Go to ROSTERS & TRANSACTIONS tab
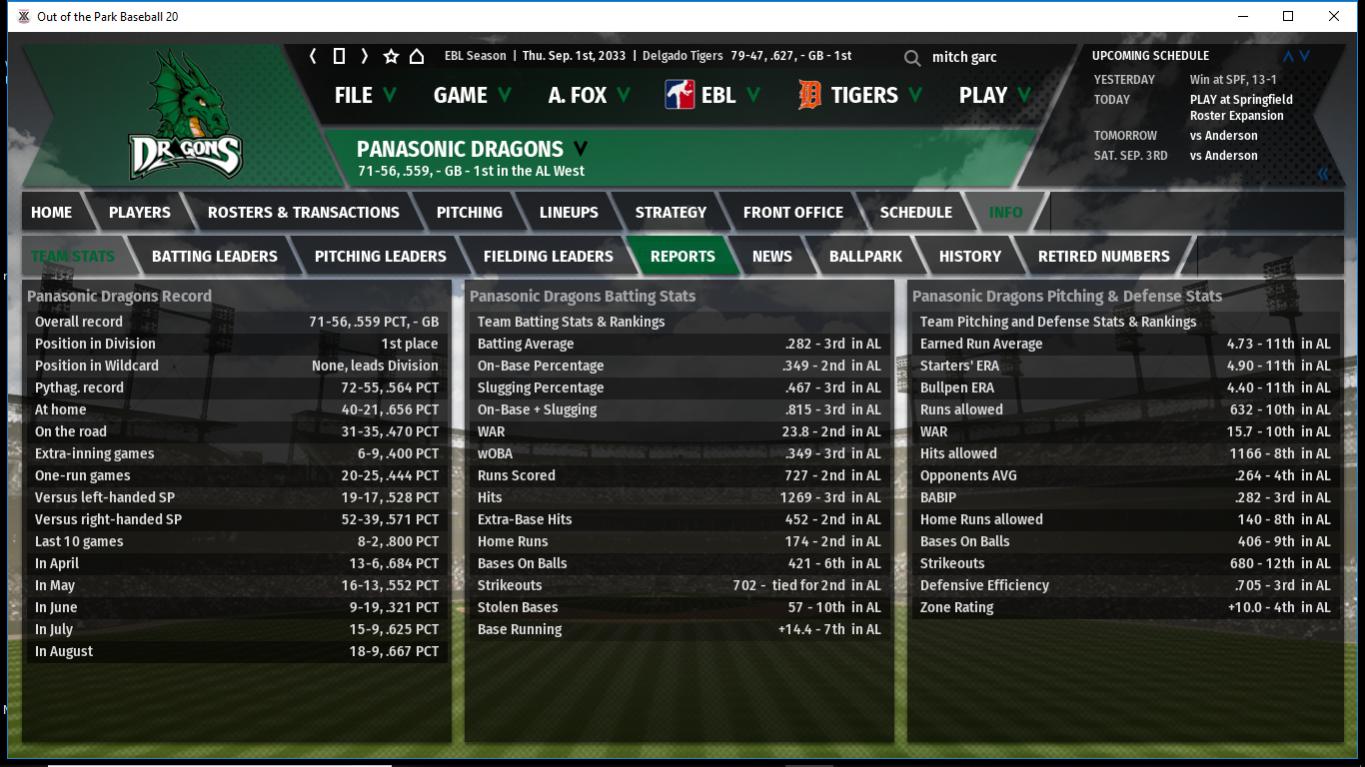The image size is (1365, 767). (x=303, y=212)
